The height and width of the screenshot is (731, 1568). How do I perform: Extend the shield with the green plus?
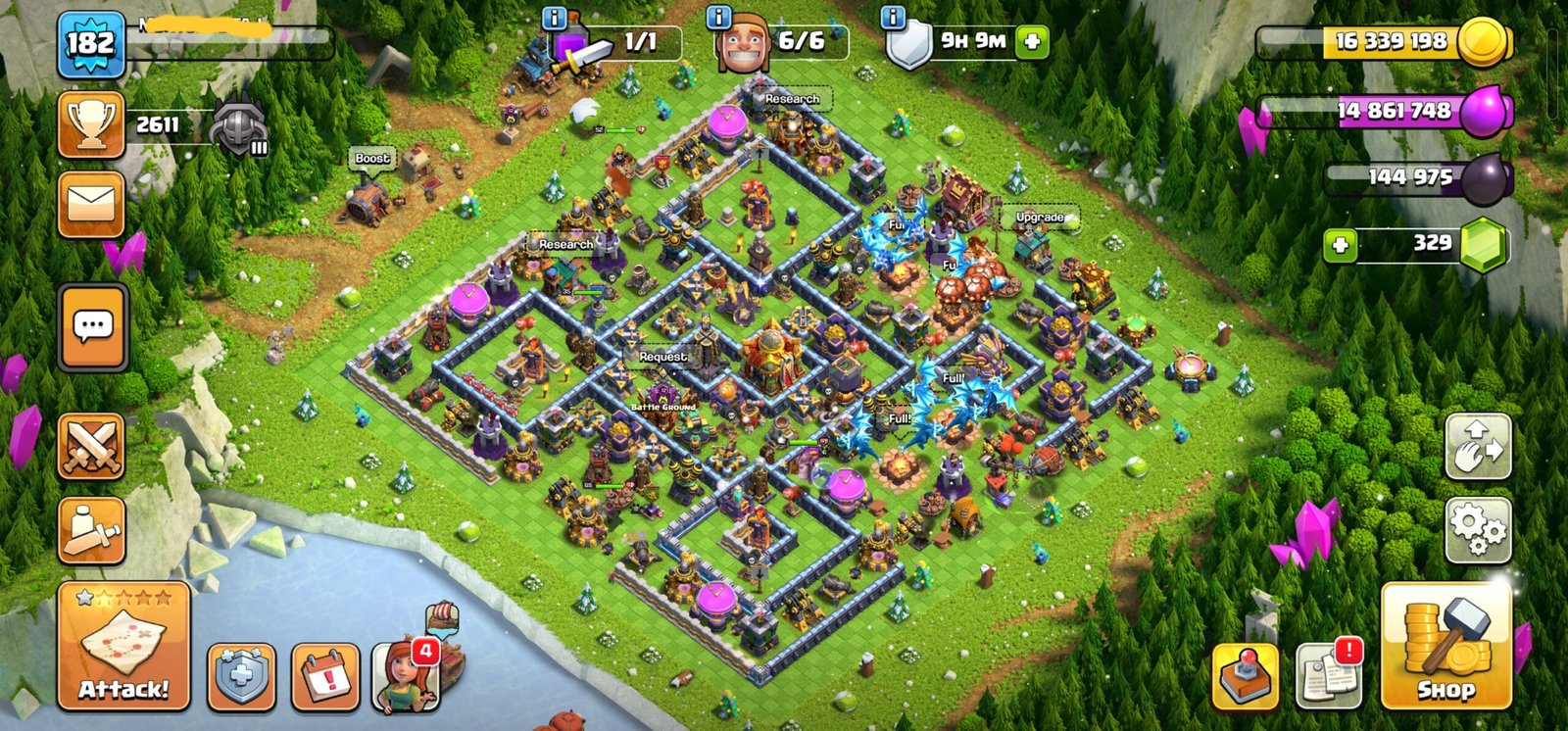coord(1032,42)
